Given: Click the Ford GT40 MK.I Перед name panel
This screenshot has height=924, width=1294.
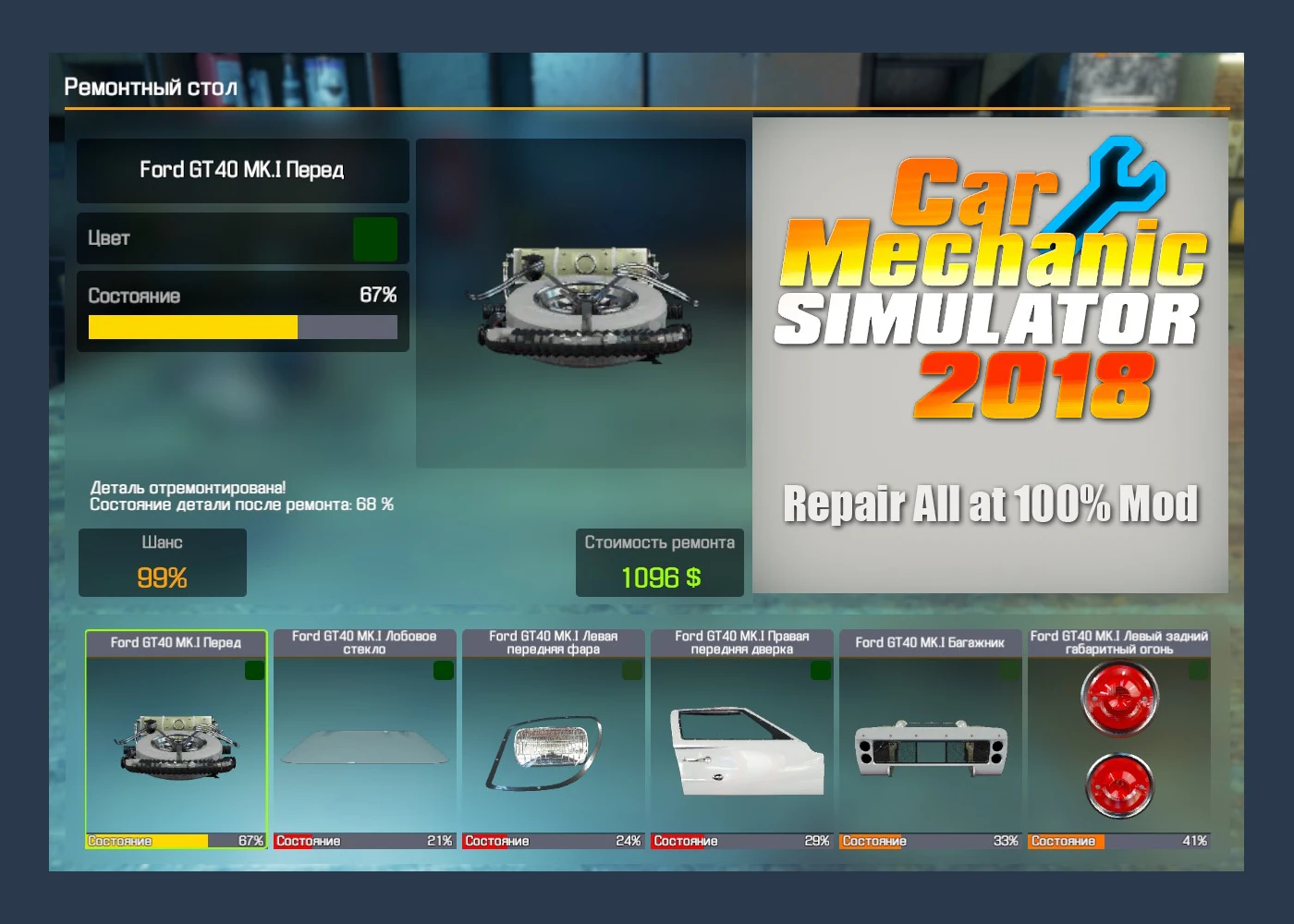Looking at the screenshot, I should pos(242,171).
